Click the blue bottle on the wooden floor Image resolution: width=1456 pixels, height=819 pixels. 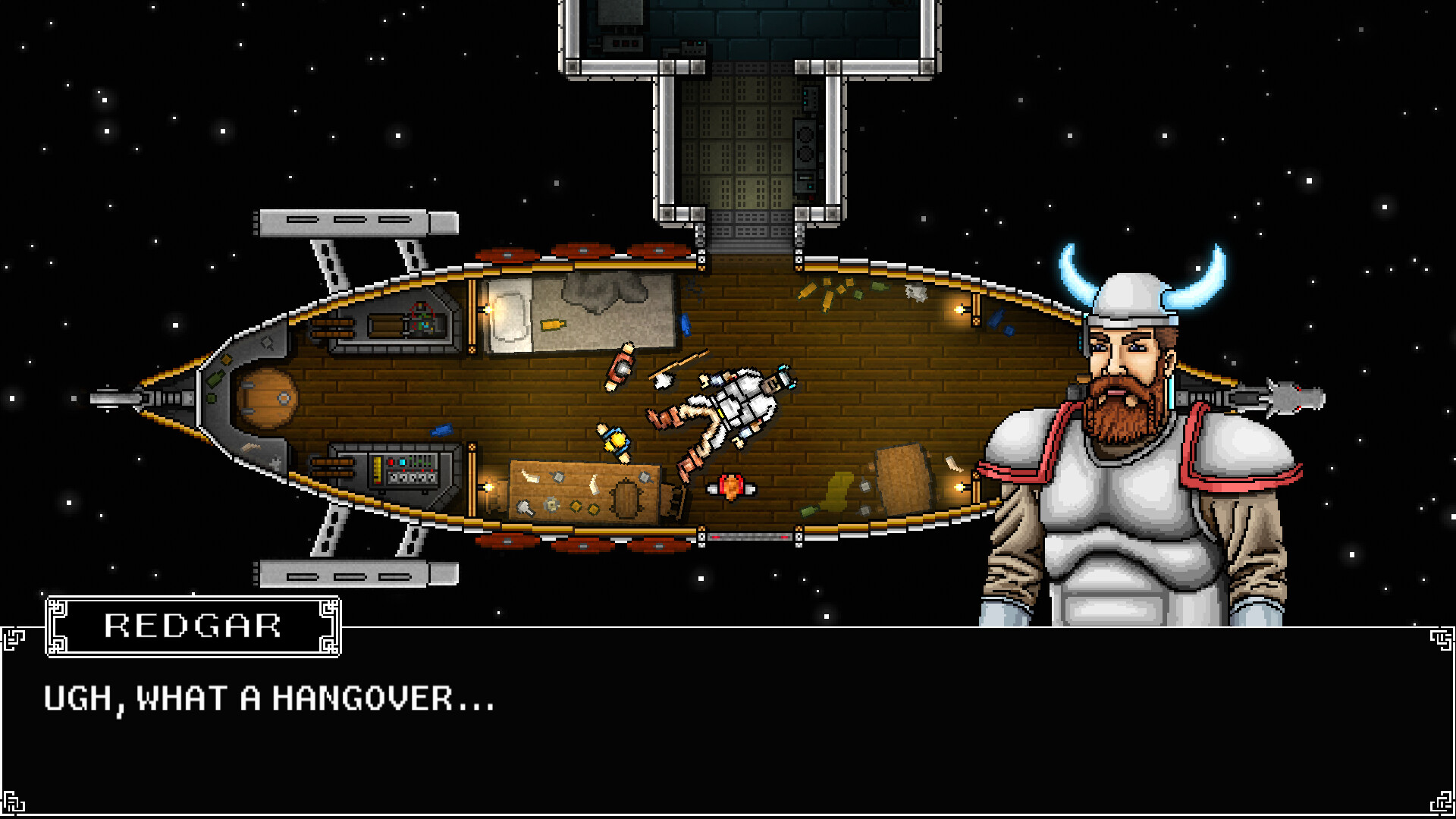click(x=441, y=431)
